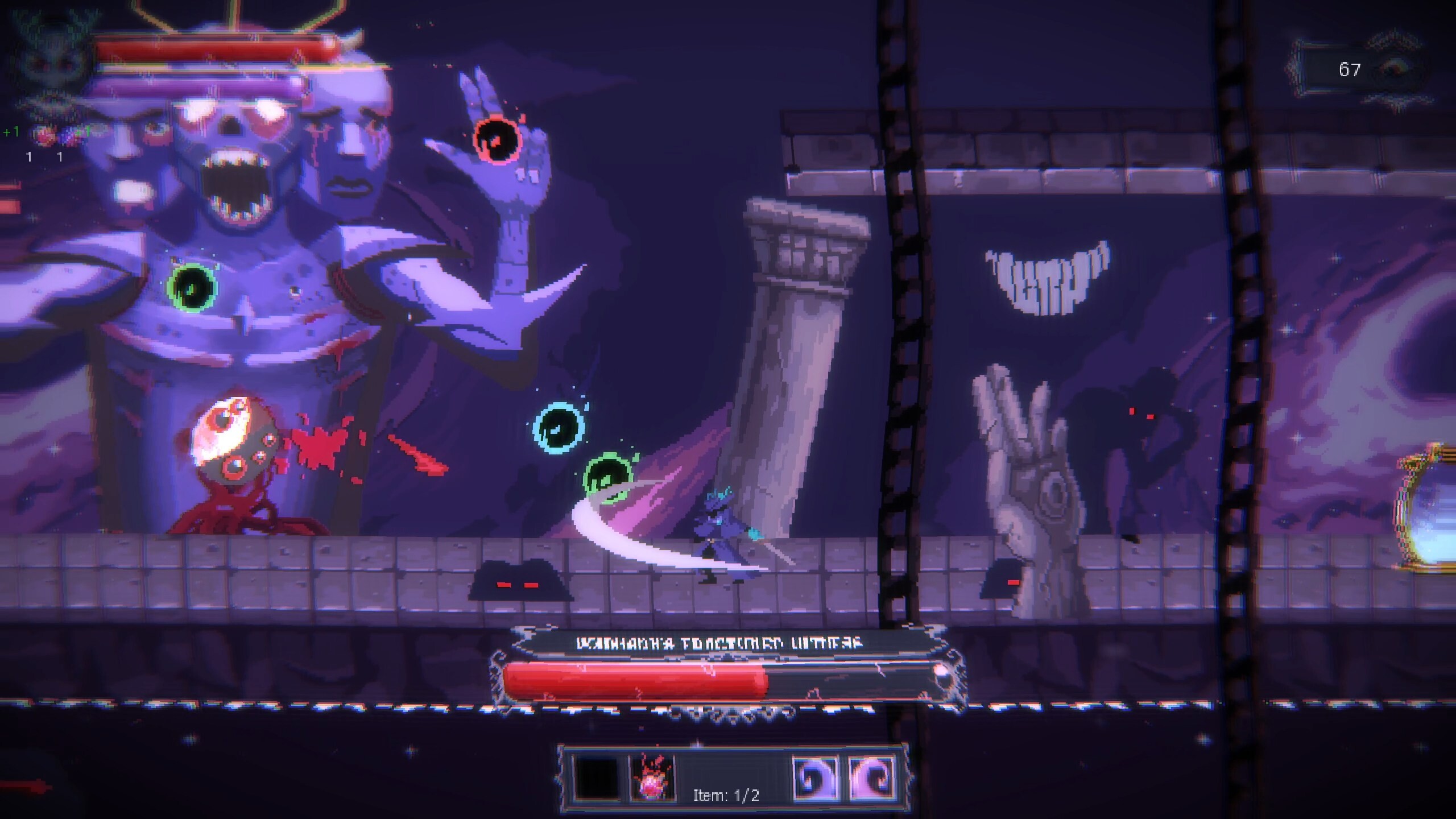Click the 67 counter in the top-right corner

click(x=1349, y=69)
